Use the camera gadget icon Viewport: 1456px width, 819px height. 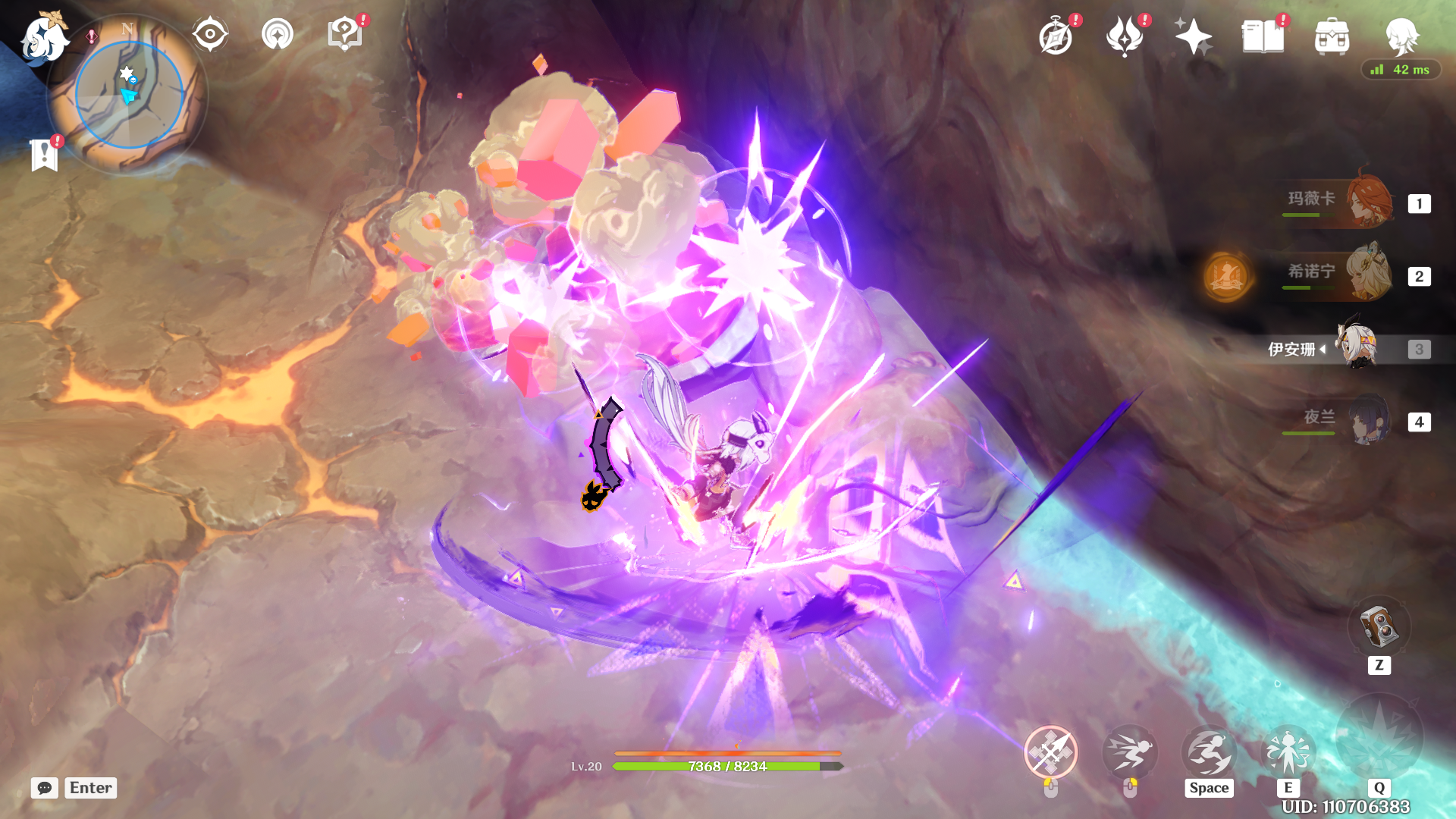(1379, 628)
